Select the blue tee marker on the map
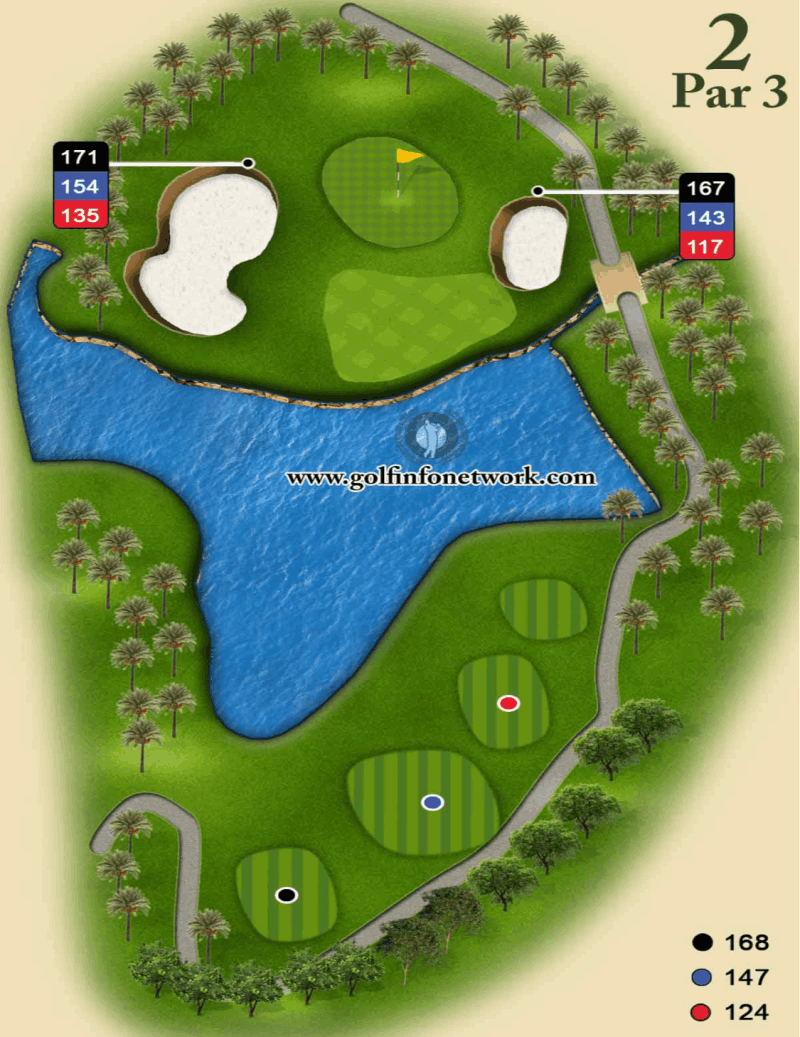This screenshot has height=1037, width=800. pyautogui.click(x=432, y=802)
